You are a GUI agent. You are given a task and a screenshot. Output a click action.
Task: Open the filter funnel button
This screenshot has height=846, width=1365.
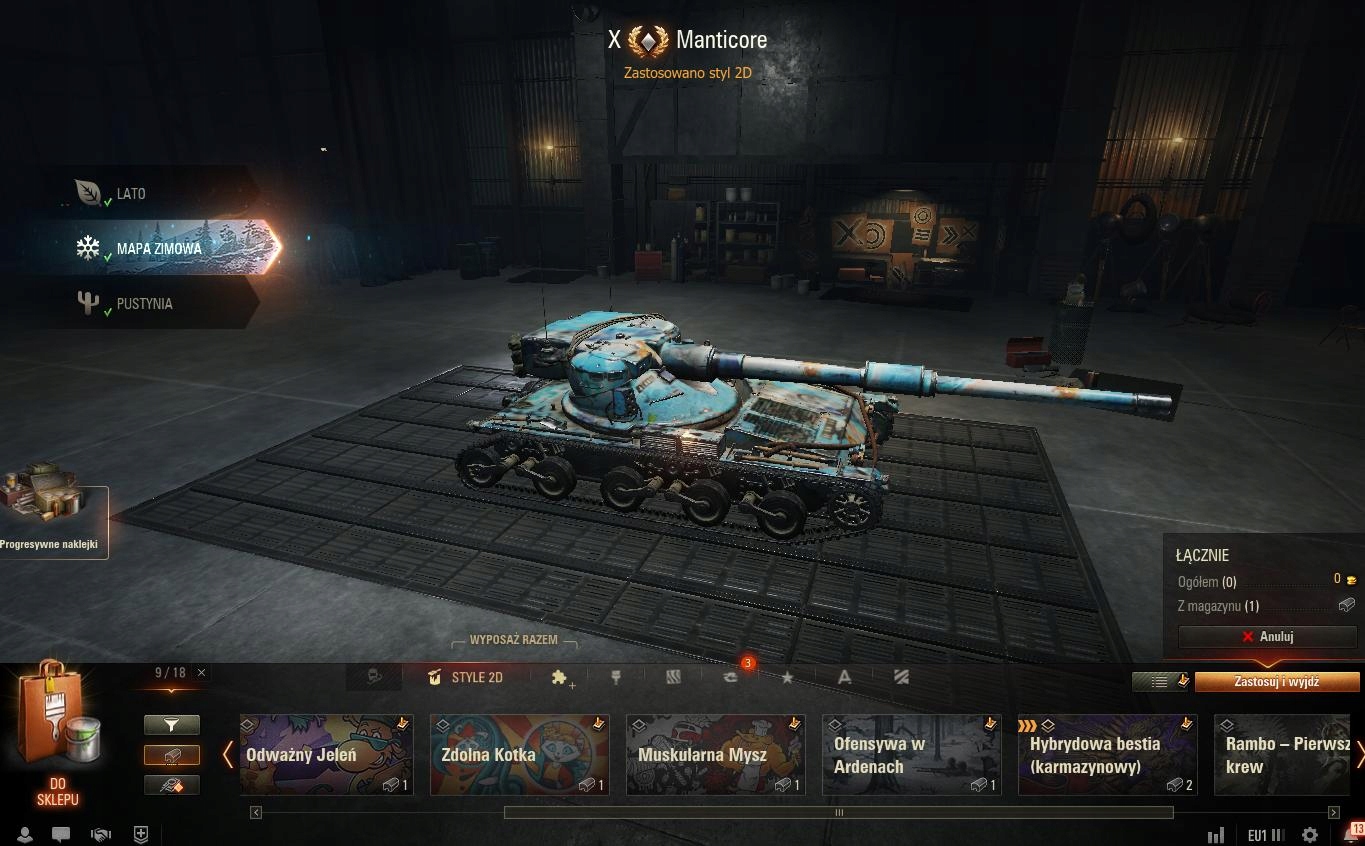[x=172, y=725]
